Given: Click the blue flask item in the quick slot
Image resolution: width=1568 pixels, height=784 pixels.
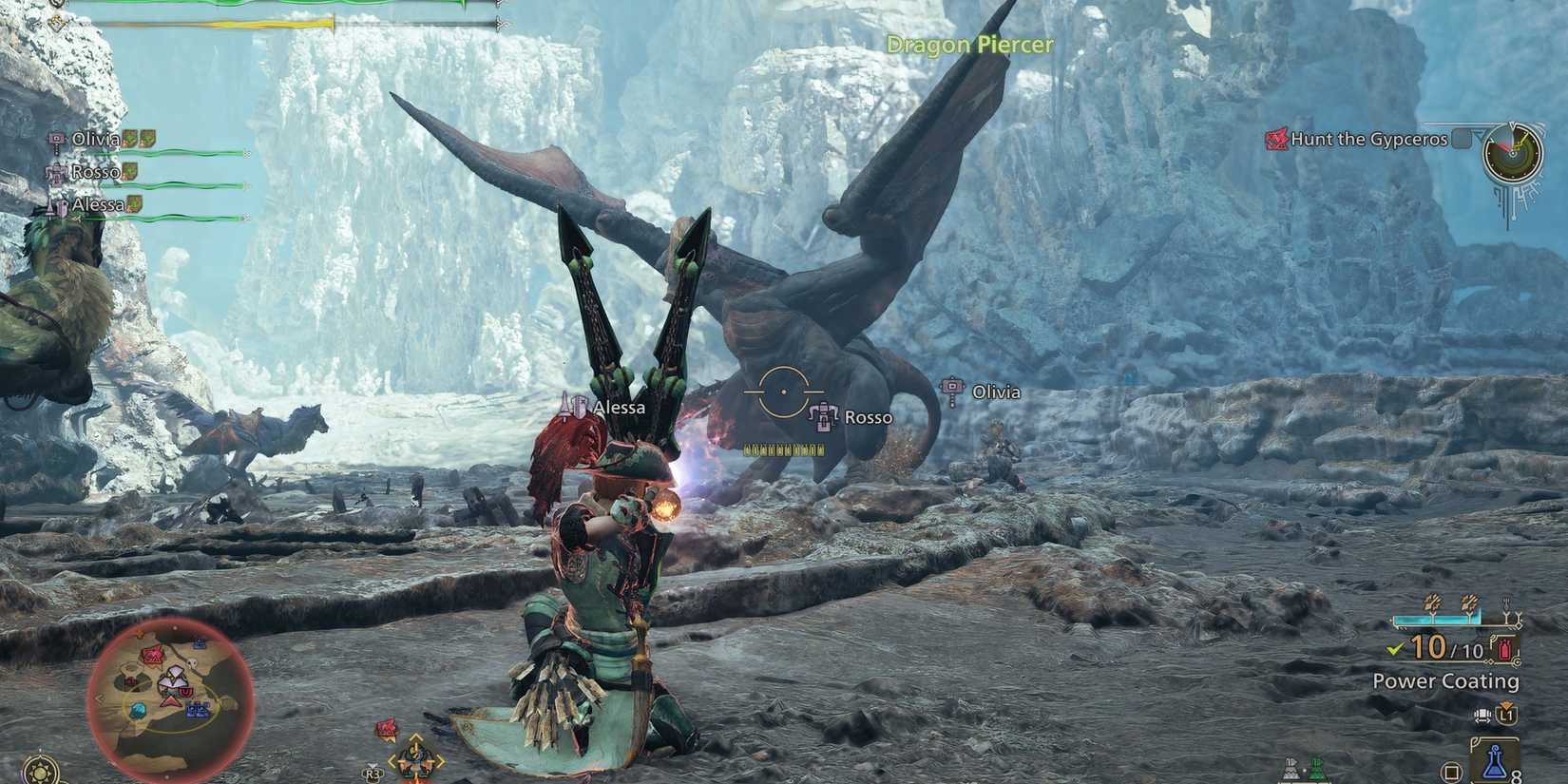Looking at the screenshot, I should (x=1495, y=759).
